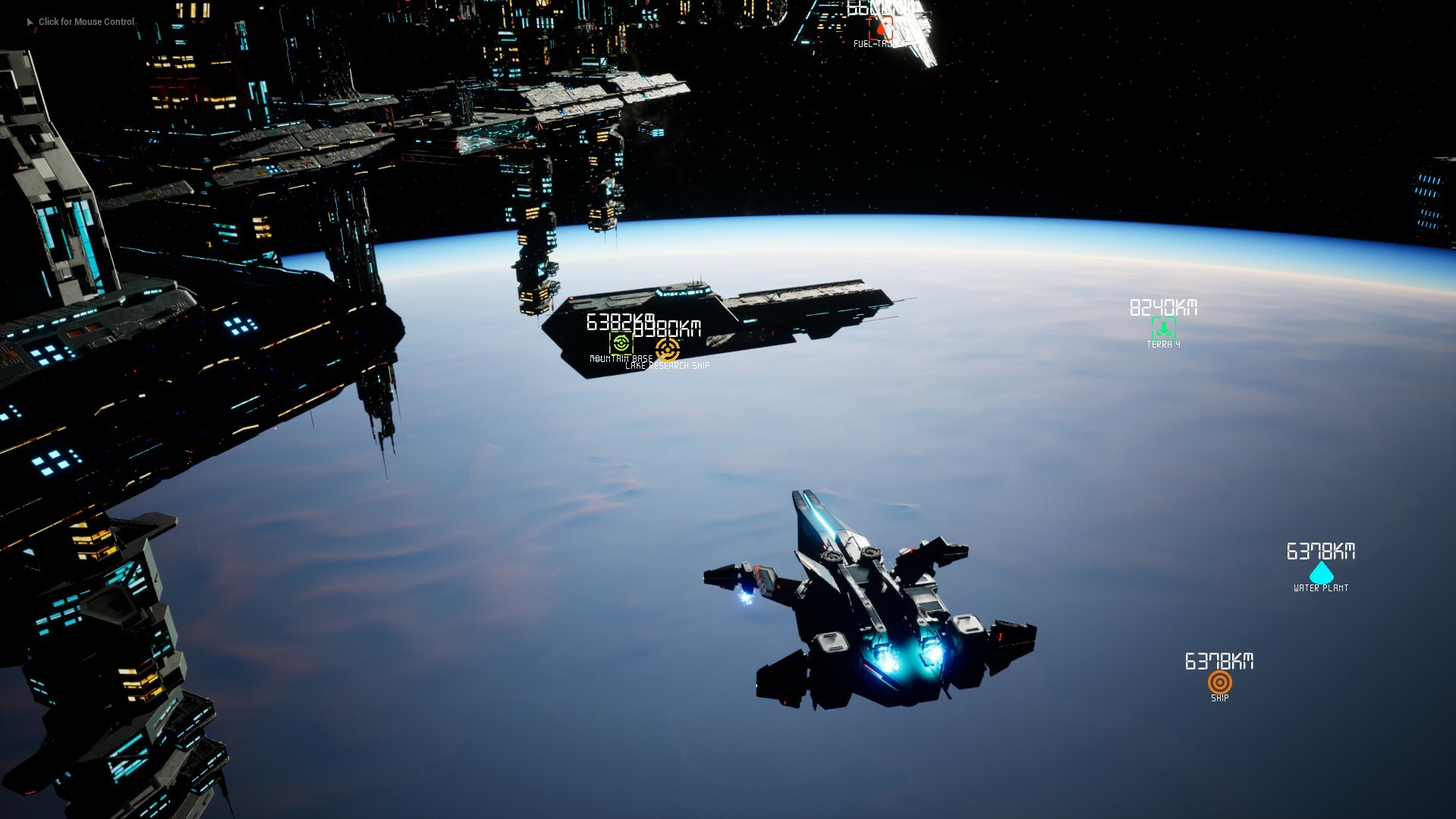The image size is (1456, 819).
Task: Select the highlighted waypoint bracket around MOUNTAIN BASE
Action: pos(621,342)
